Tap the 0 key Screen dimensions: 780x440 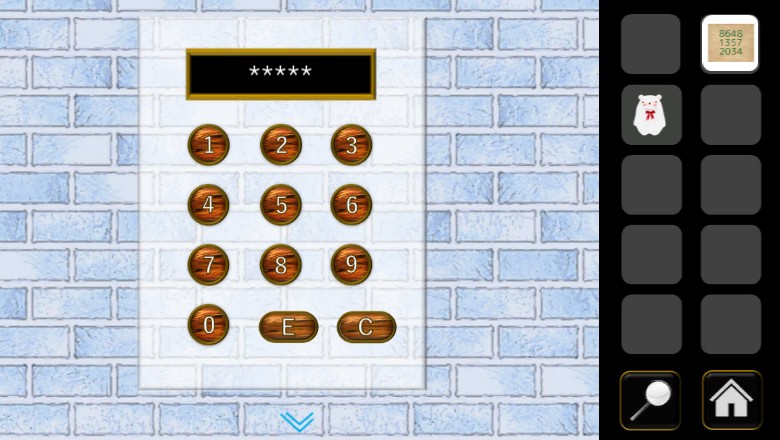(208, 324)
